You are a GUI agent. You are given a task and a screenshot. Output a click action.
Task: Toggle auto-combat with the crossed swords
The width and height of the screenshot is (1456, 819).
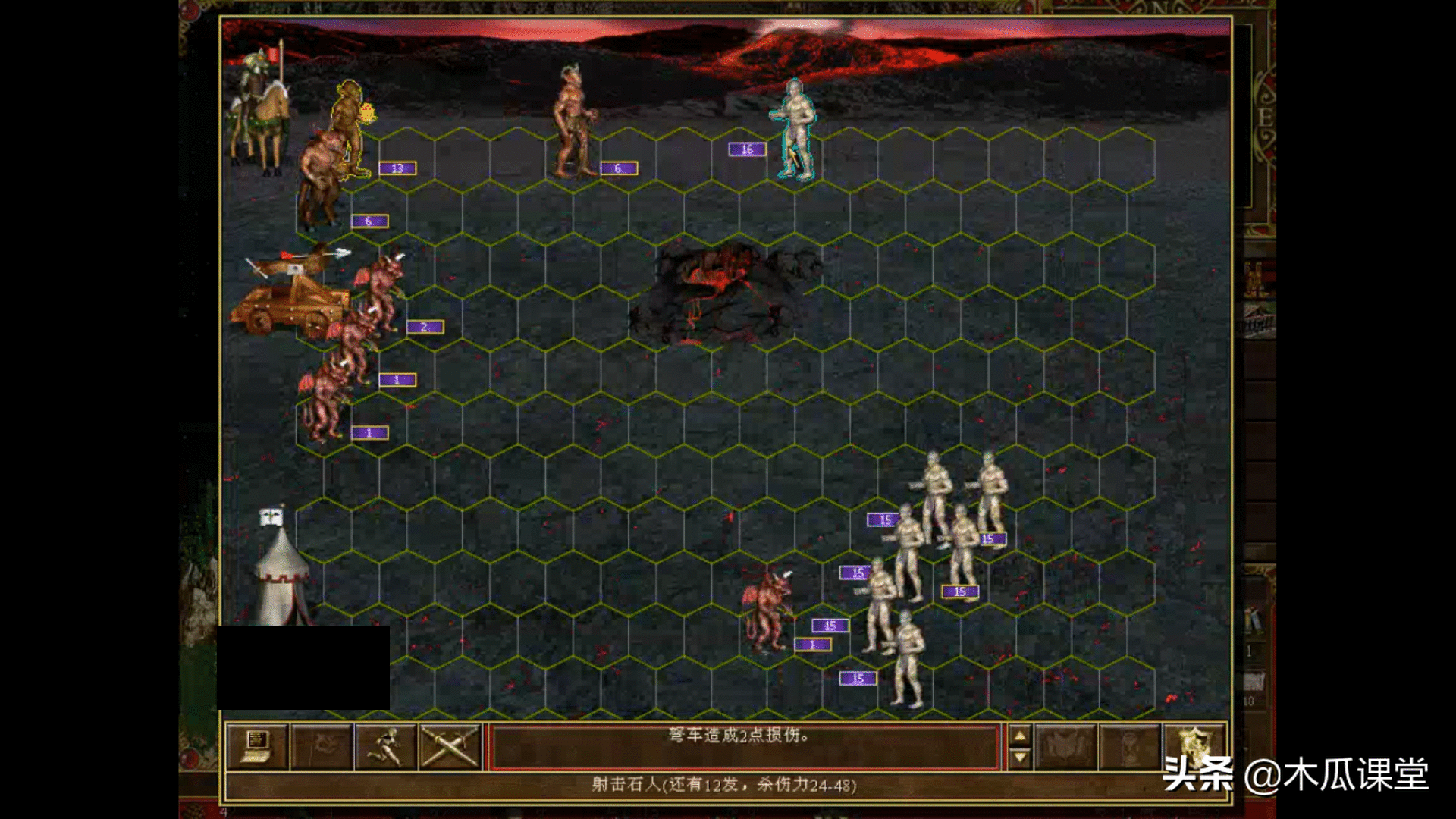point(450,747)
